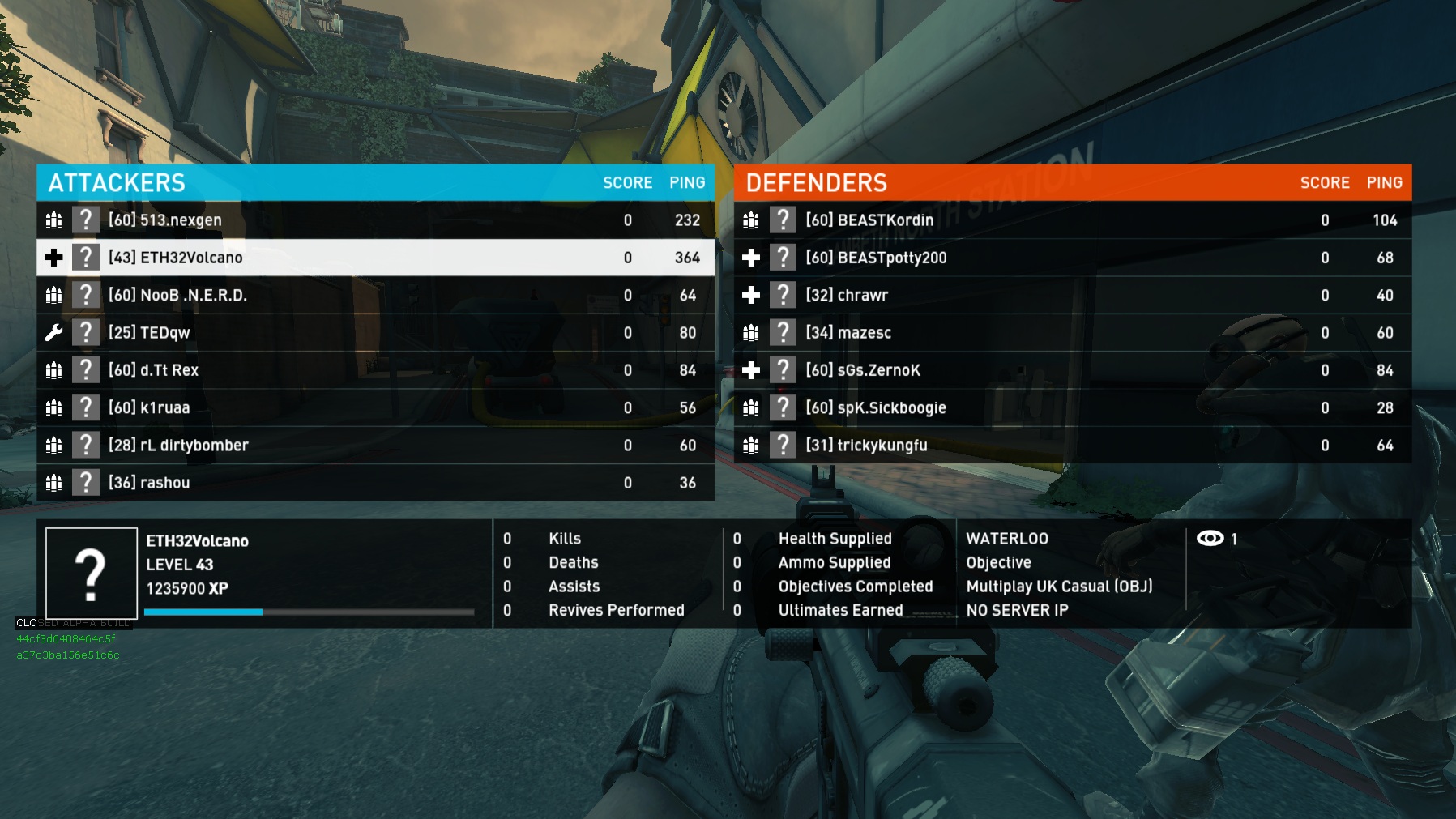The width and height of the screenshot is (1456, 819).
Task: Click the spectator eye icon
Action: [1210, 539]
